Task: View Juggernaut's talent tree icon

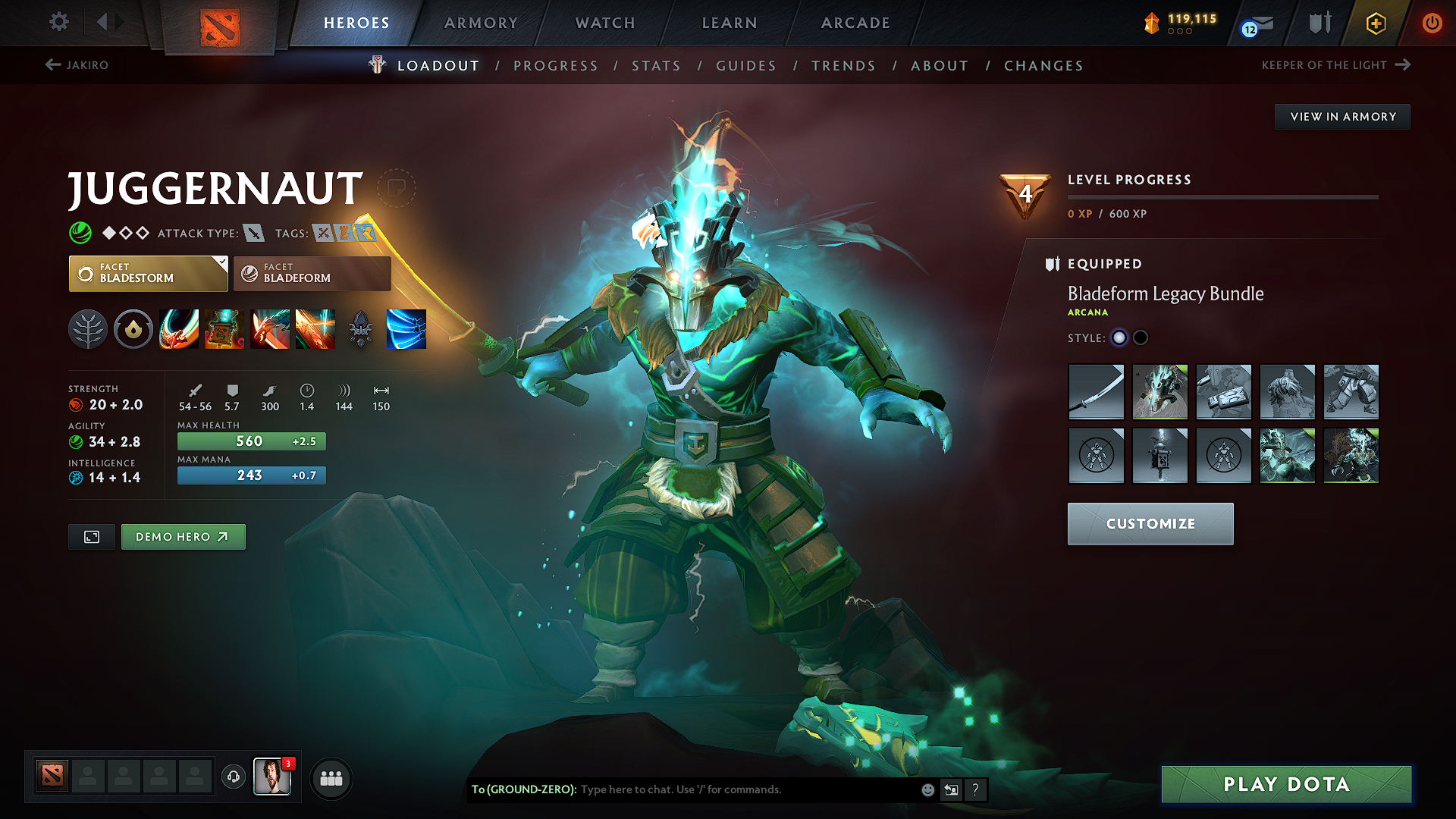Action: pyautogui.click(x=88, y=329)
